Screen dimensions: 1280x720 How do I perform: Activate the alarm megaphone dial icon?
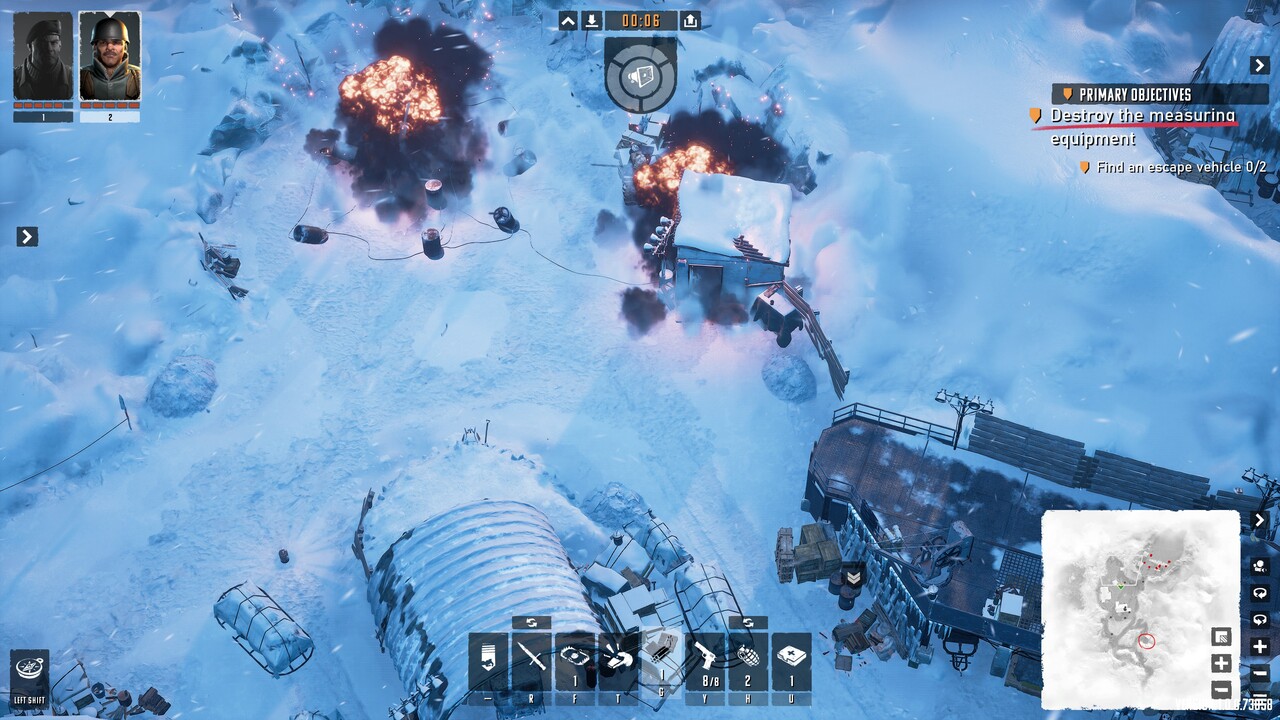[640, 74]
